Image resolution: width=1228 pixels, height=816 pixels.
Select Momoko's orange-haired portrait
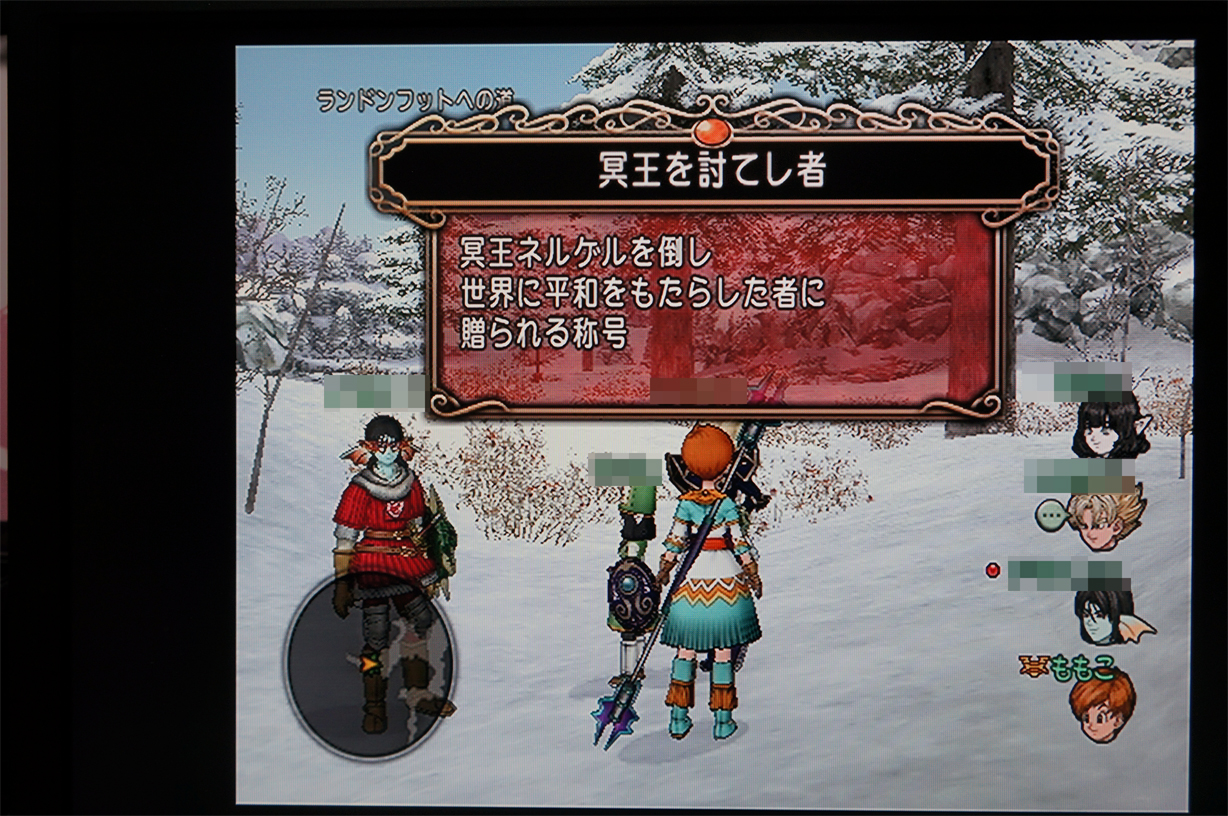point(1102,707)
